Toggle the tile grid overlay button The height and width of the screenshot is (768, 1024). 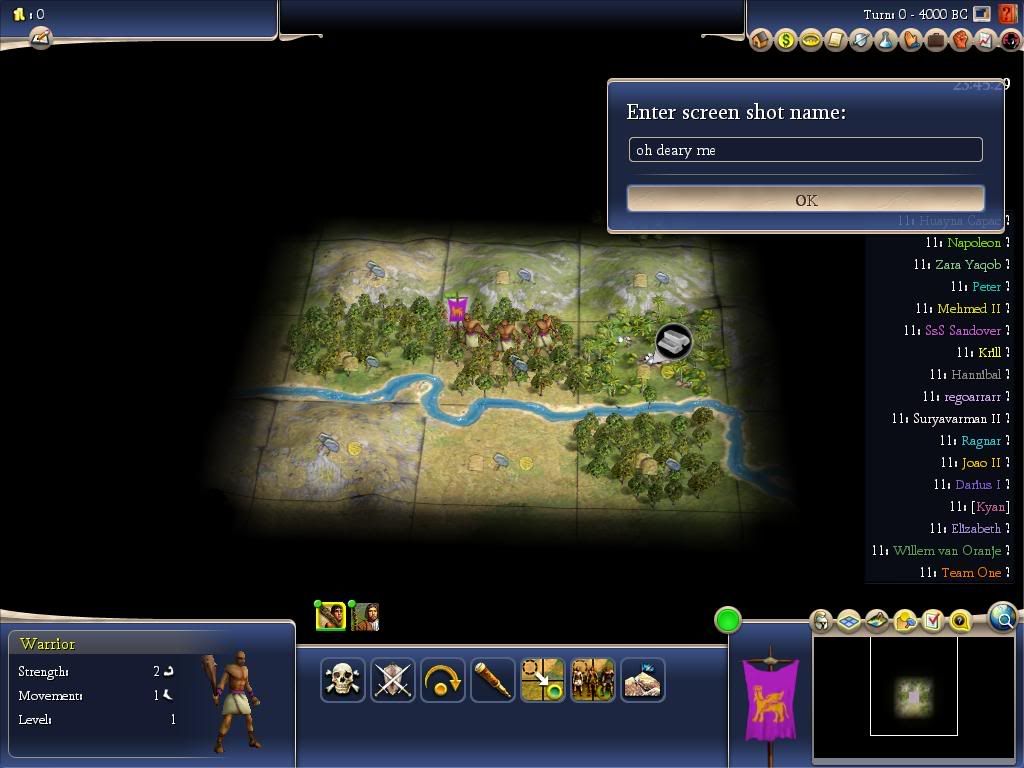(848, 621)
